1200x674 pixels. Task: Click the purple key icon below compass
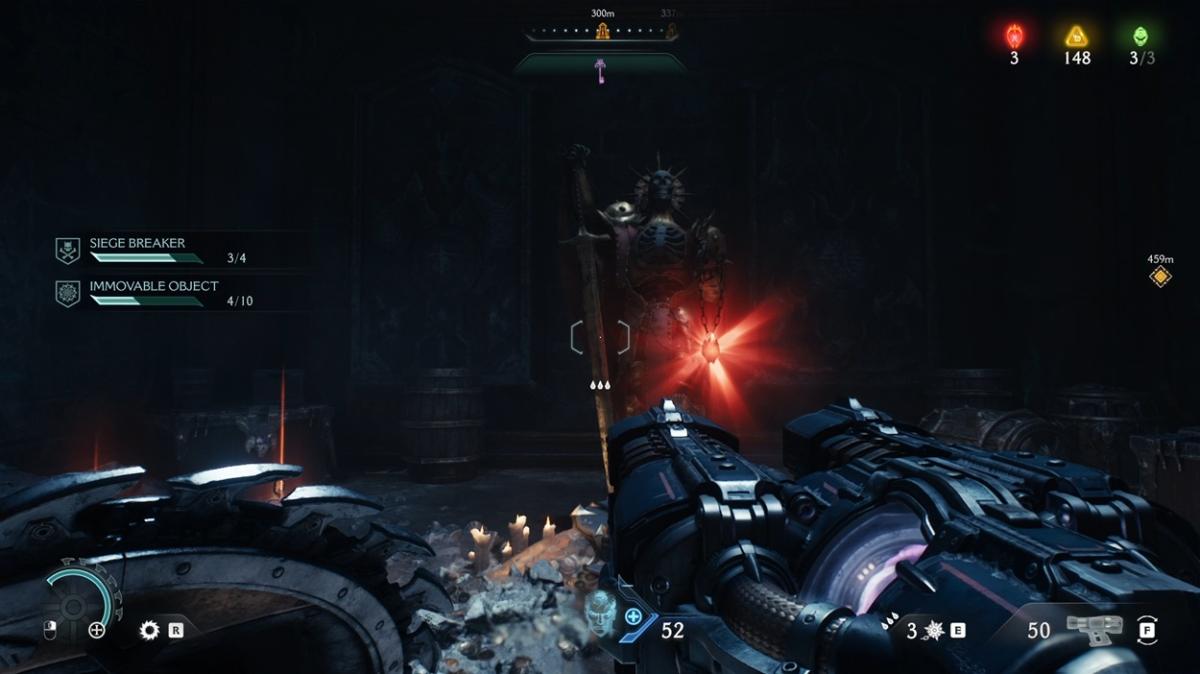click(600, 69)
